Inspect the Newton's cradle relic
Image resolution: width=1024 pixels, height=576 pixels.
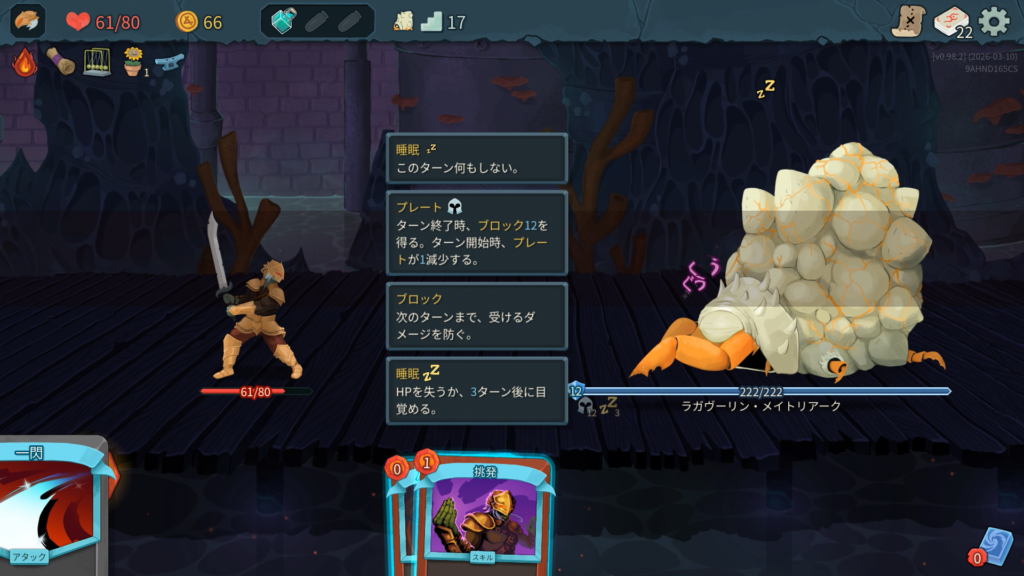(x=96, y=62)
